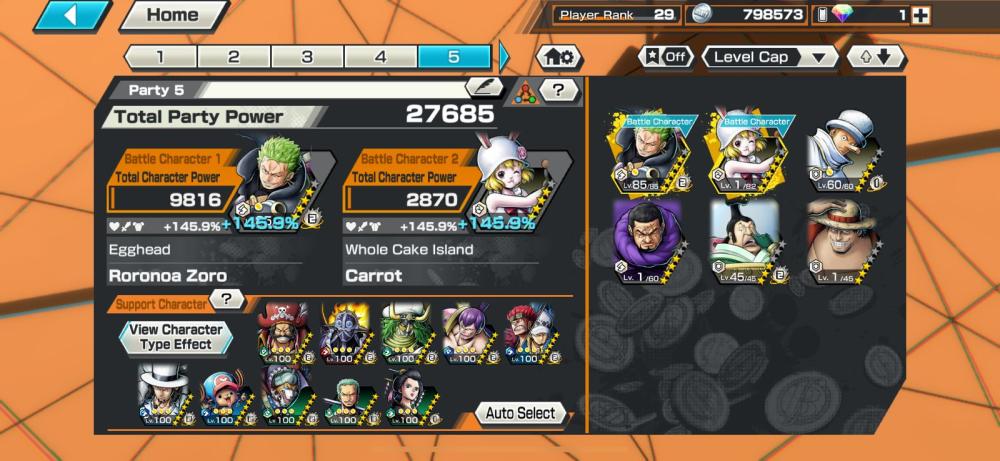Screen dimensions: 1000x461
Task: Select party tab 2
Action: click(233, 57)
